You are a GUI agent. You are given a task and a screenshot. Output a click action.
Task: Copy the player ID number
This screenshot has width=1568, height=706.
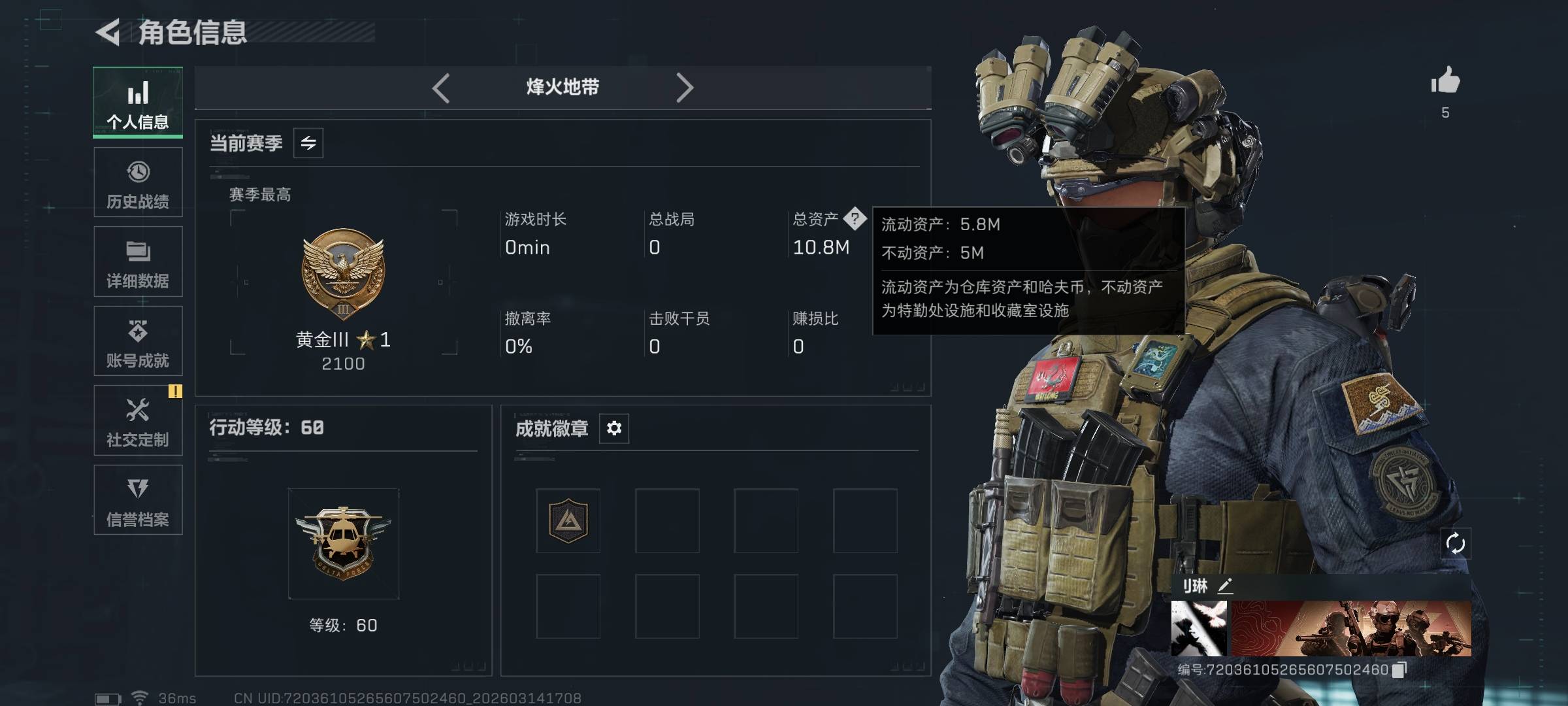(x=1399, y=670)
